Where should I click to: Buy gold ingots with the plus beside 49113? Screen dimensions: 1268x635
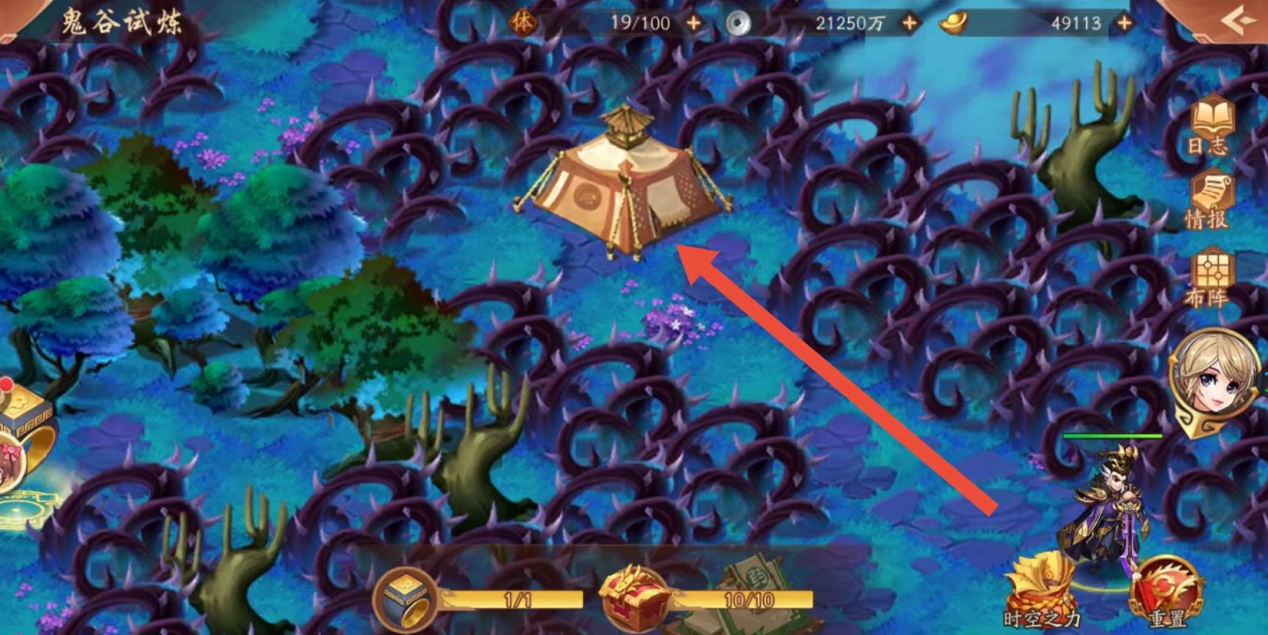[x=1125, y=22]
